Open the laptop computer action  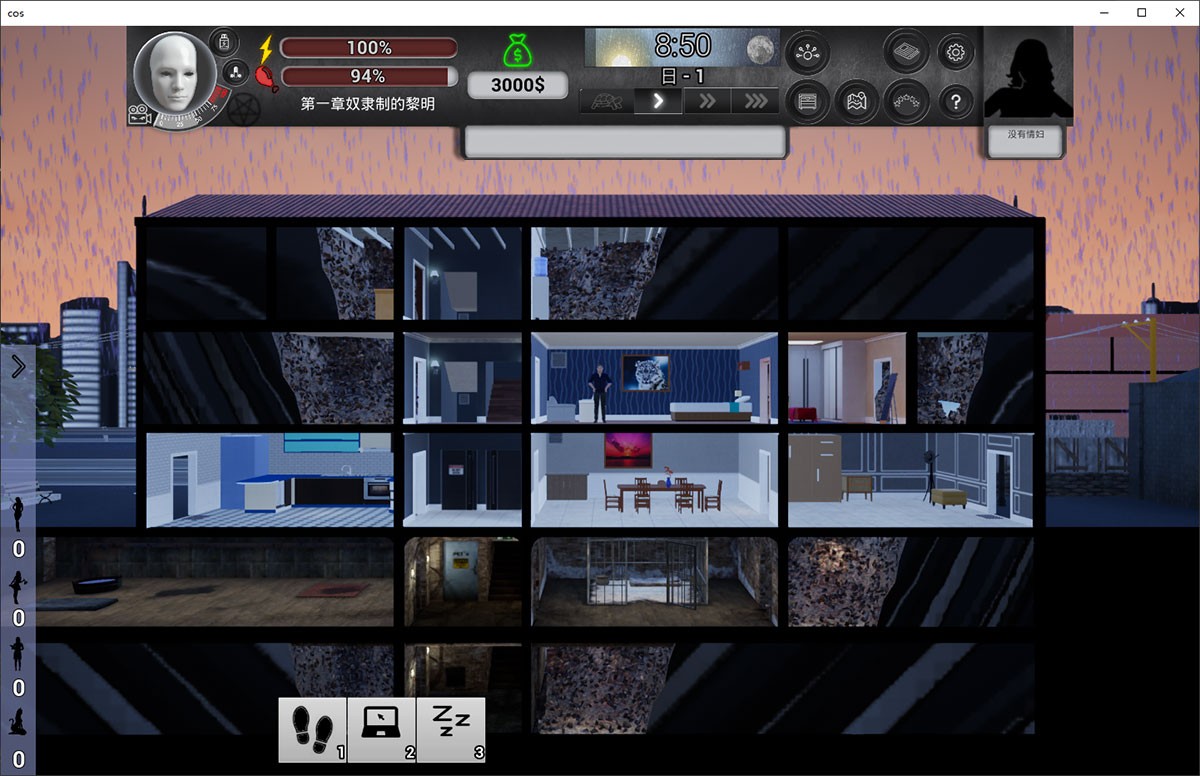(x=381, y=729)
